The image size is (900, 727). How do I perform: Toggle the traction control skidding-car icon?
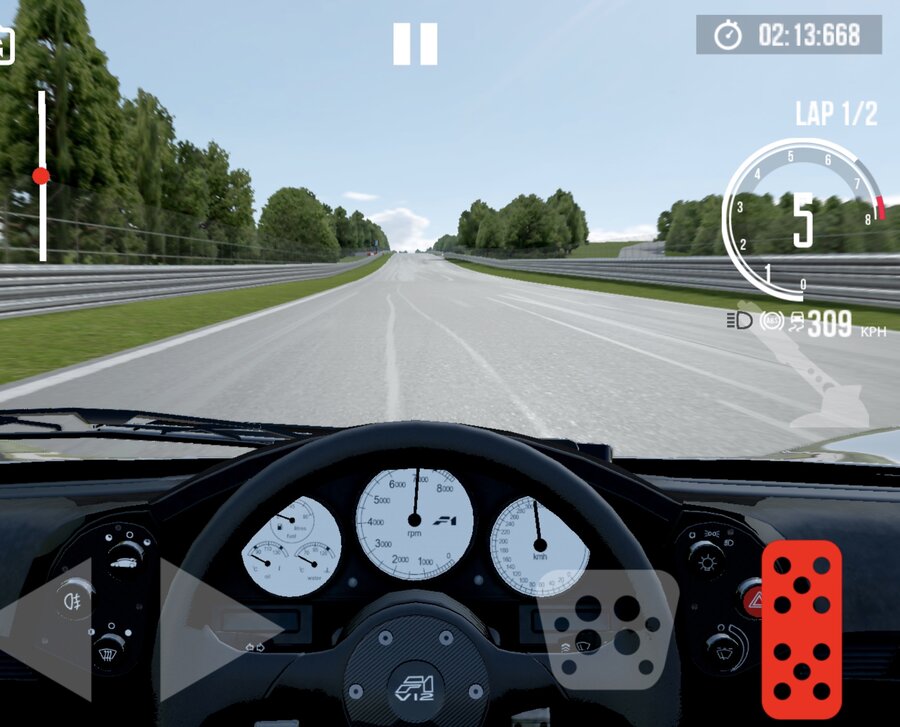pyautogui.click(x=794, y=322)
